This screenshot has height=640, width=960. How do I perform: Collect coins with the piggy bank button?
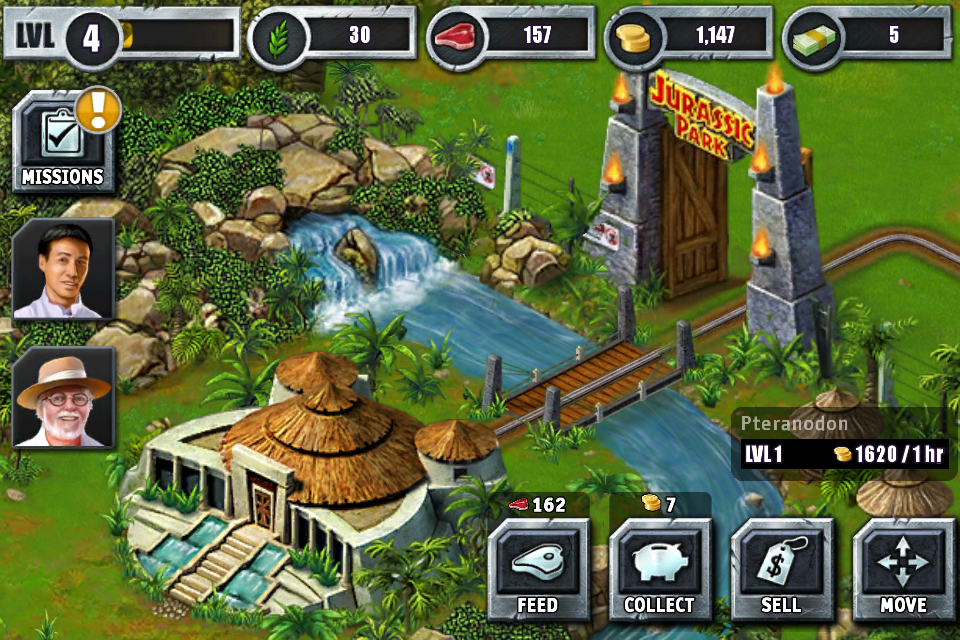point(659,570)
